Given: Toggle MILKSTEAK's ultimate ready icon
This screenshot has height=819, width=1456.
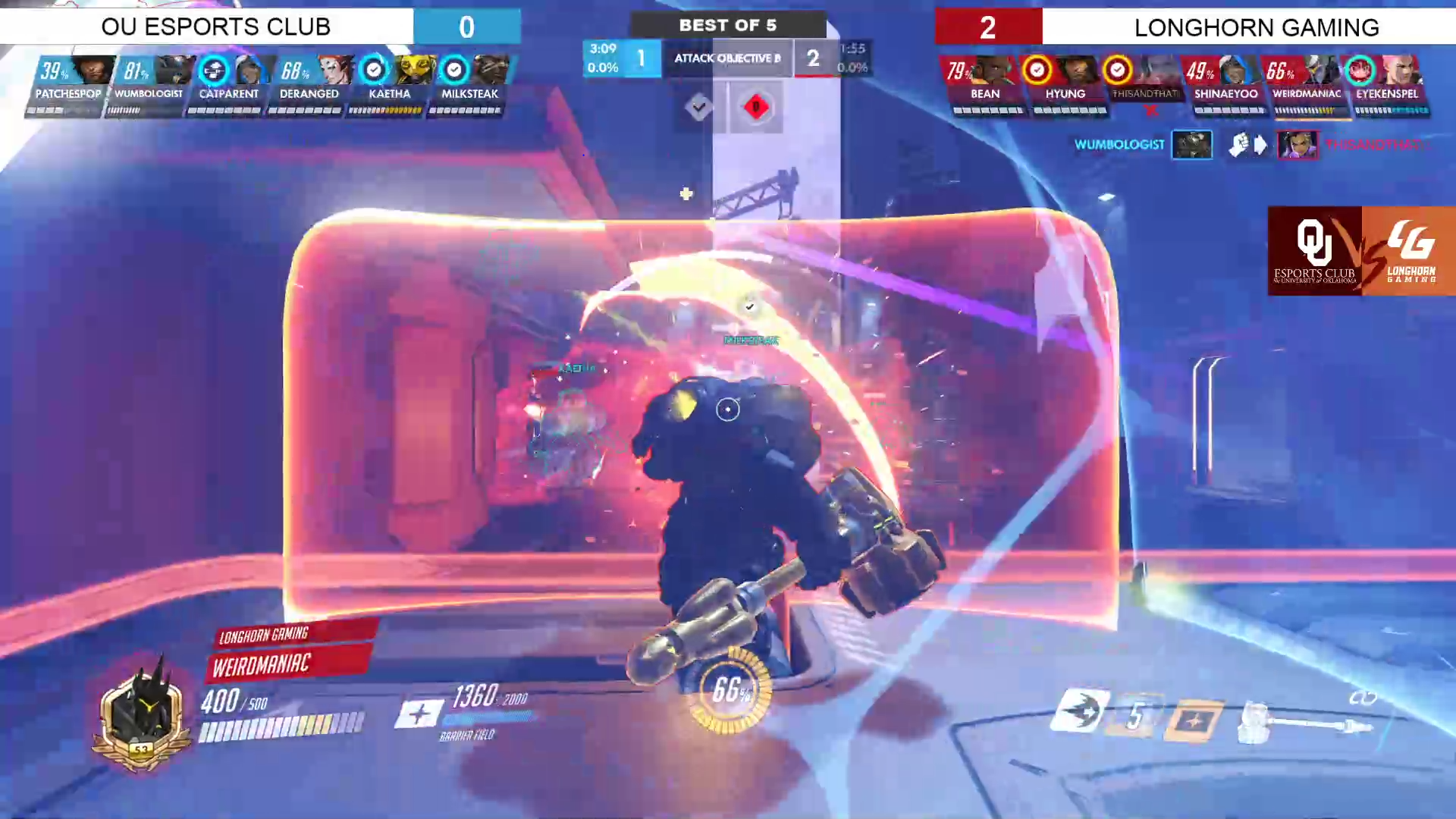Looking at the screenshot, I should click(454, 70).
